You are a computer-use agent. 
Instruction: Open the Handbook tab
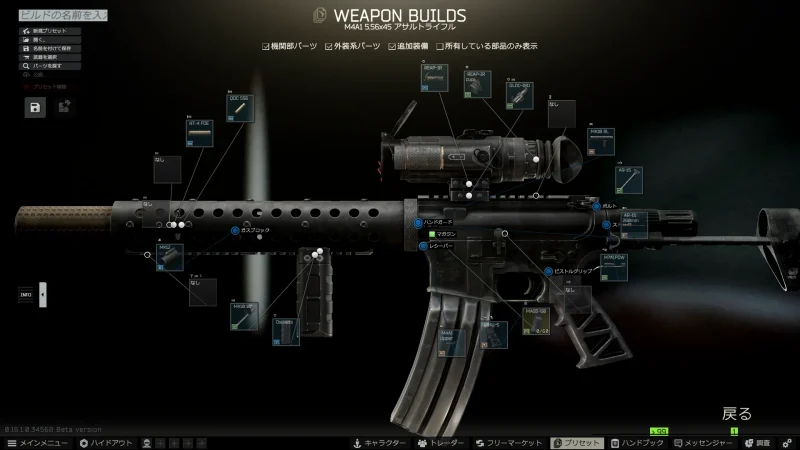pos(637,442)
